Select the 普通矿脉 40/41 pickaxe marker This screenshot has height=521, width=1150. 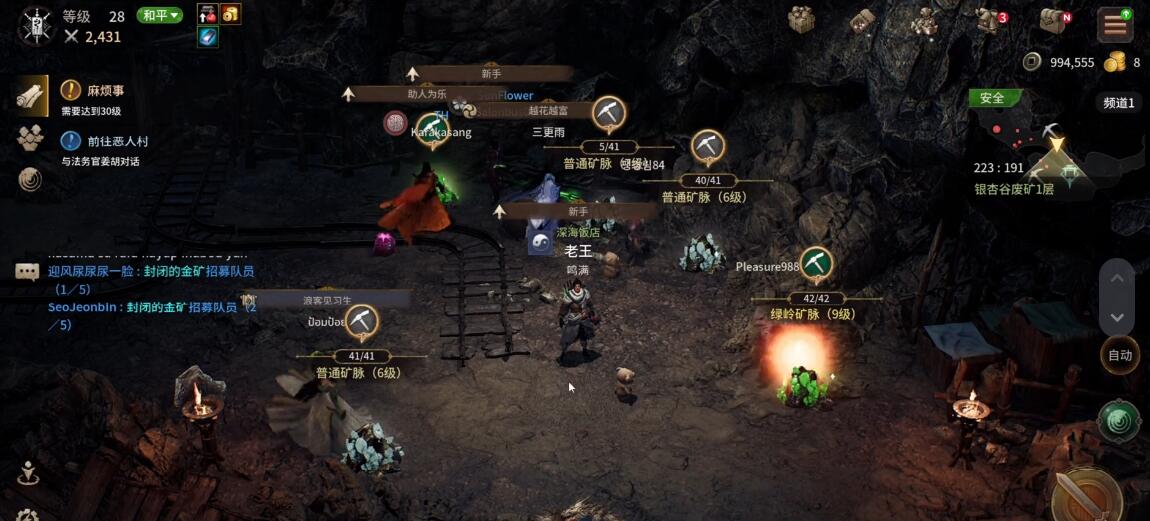tap(708, 147)
